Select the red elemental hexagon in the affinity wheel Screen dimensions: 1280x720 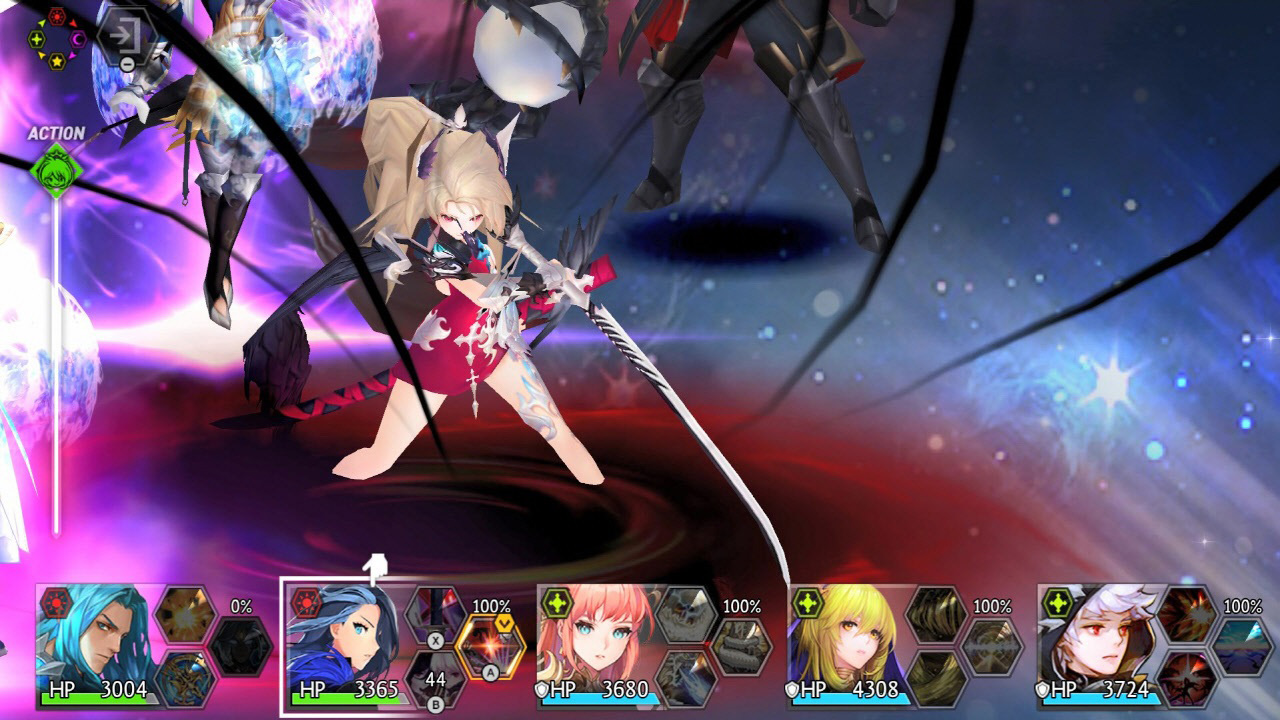57,16
